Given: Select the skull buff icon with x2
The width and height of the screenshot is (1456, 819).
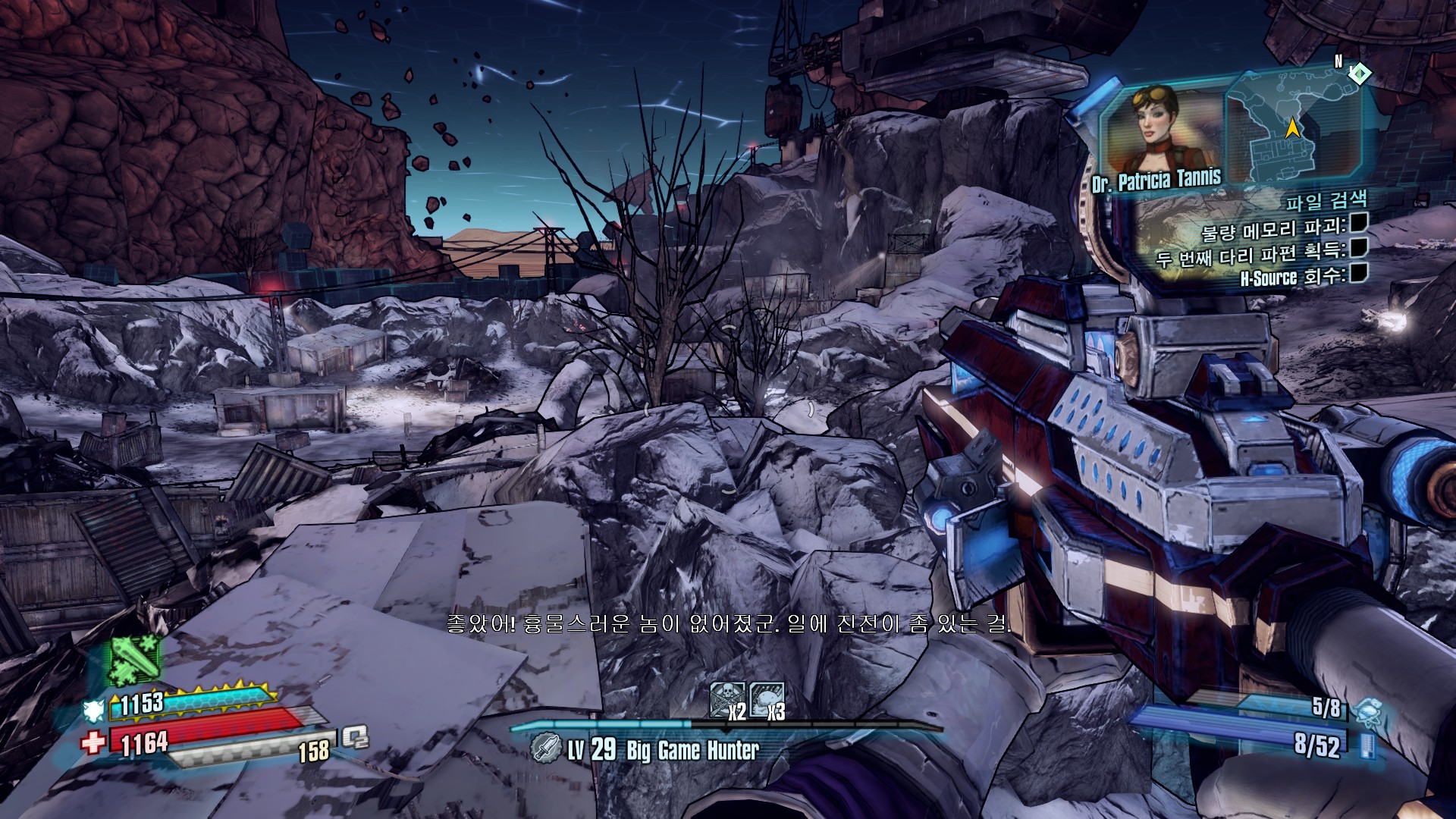Looking at the screenshot, I should pyautogui.click(x=724, y=699).
